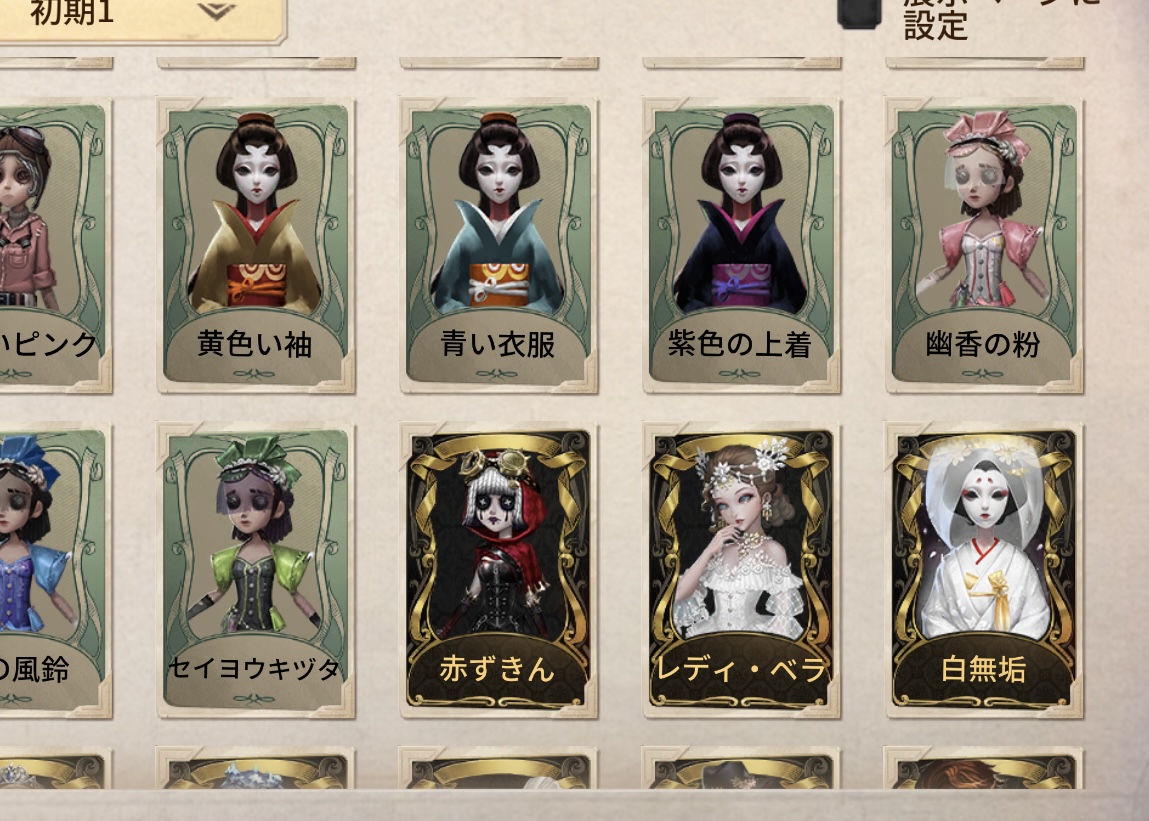Select the 黄色い袖 costume card
Viewport: 1149px width, 821px height.
[255, 244]
